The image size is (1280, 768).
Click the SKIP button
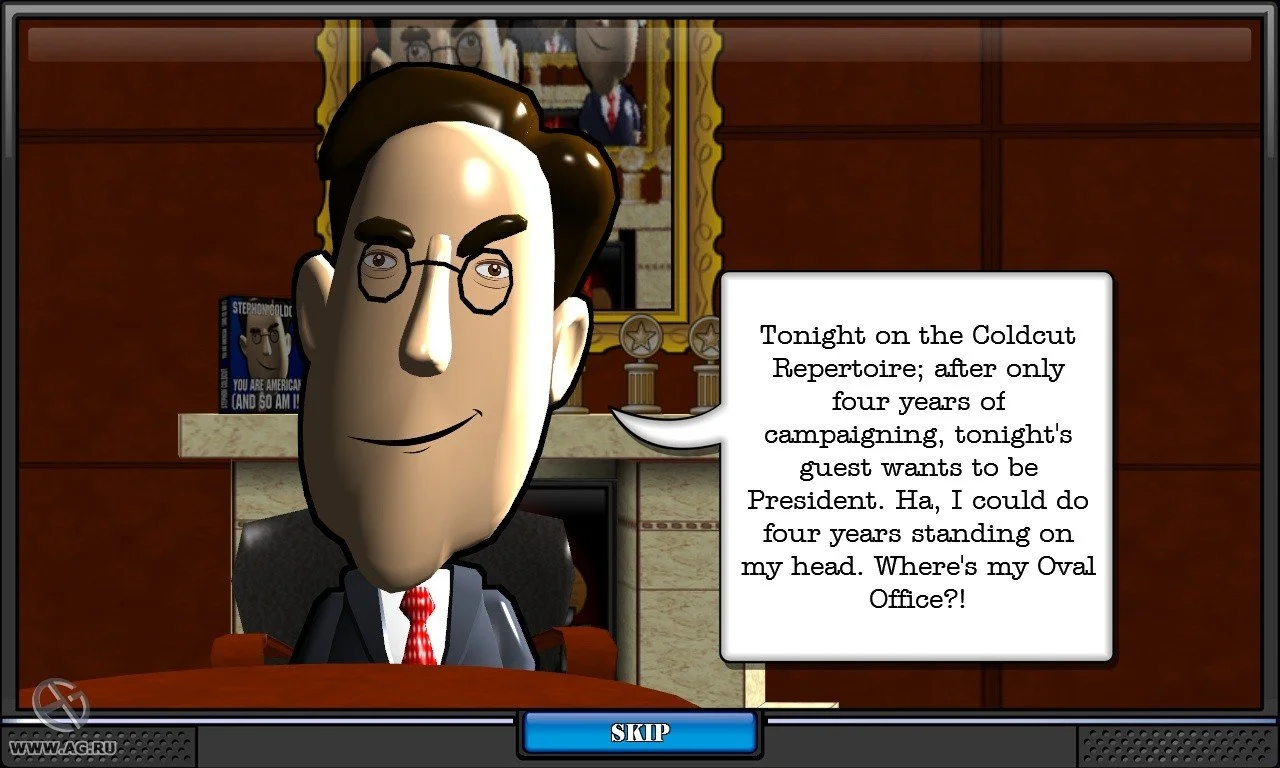click(x=638, y=733)
